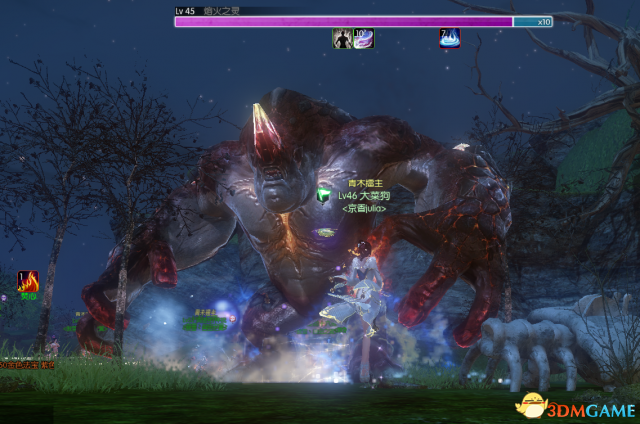This screenshot has height=424, width=640.
Task: Click the silhouette figure buff icon
Action: (341, 38)
